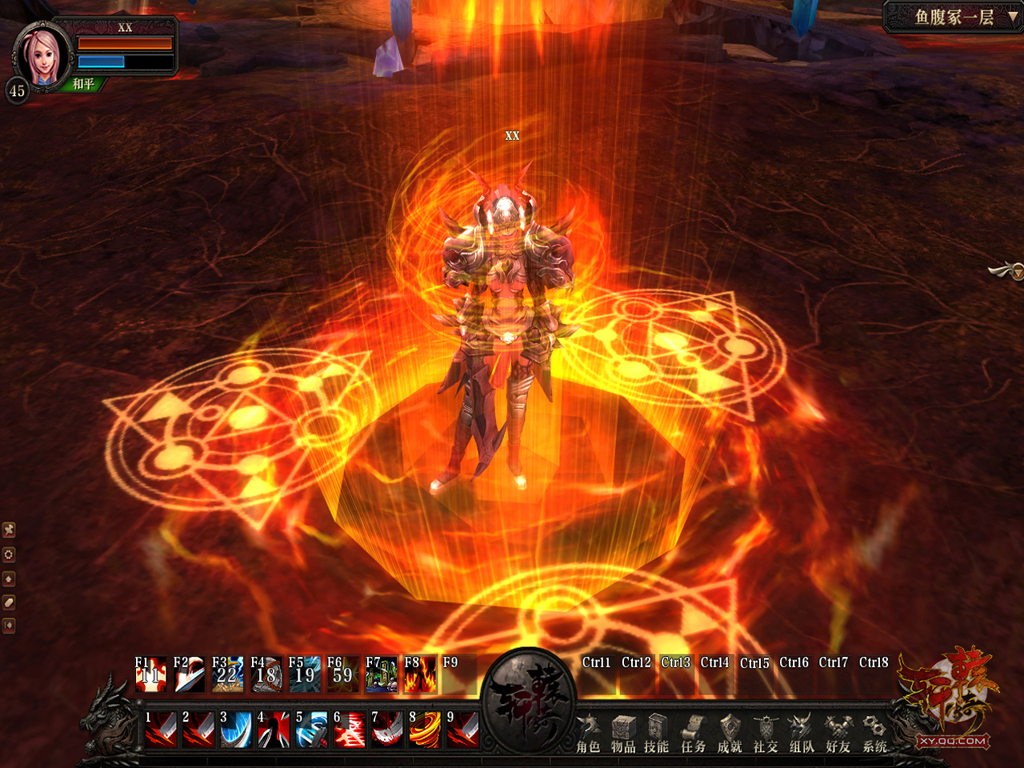Expand the 鱼腹冢一层 location dropdown
1024x768 pixels.
(1012, 17)
